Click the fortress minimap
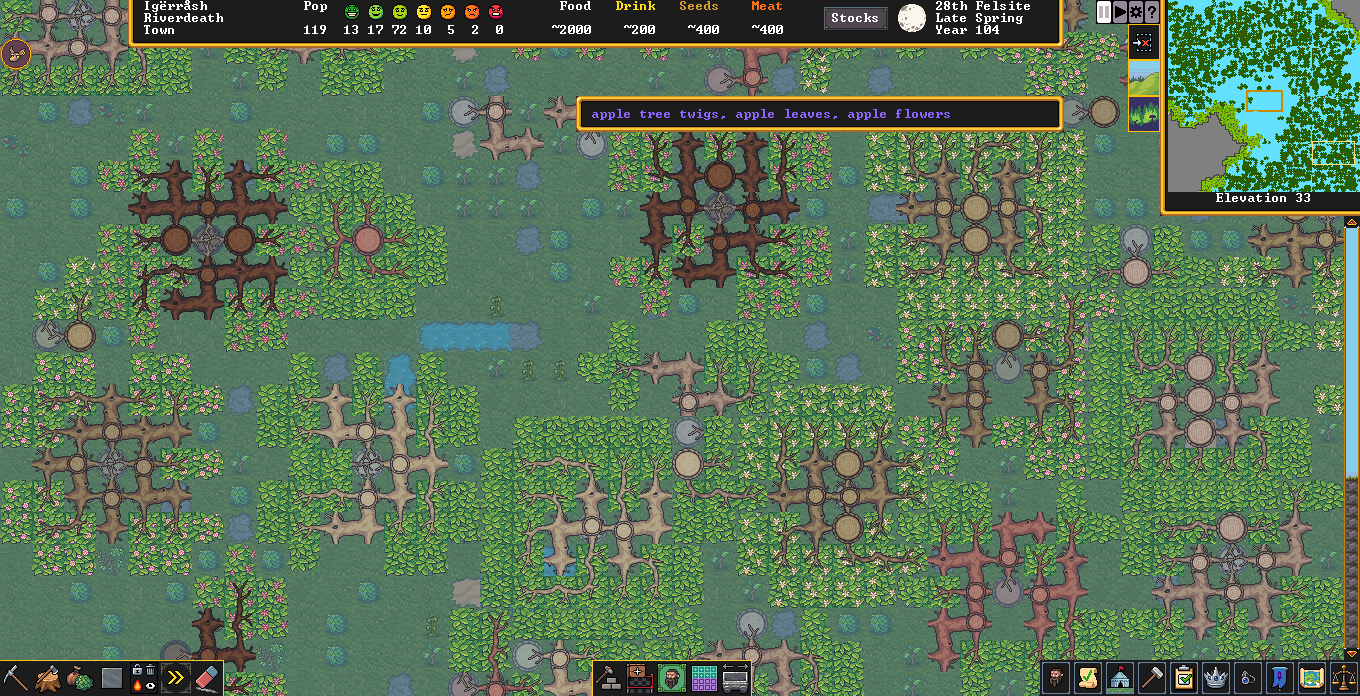 click(x=1263, y=96)
